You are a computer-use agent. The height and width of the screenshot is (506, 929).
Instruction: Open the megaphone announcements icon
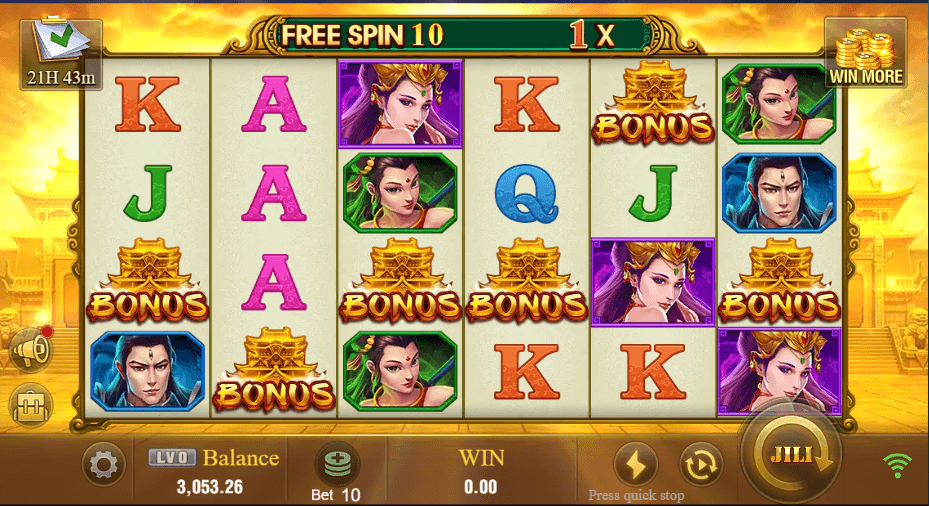coord(30,350)
